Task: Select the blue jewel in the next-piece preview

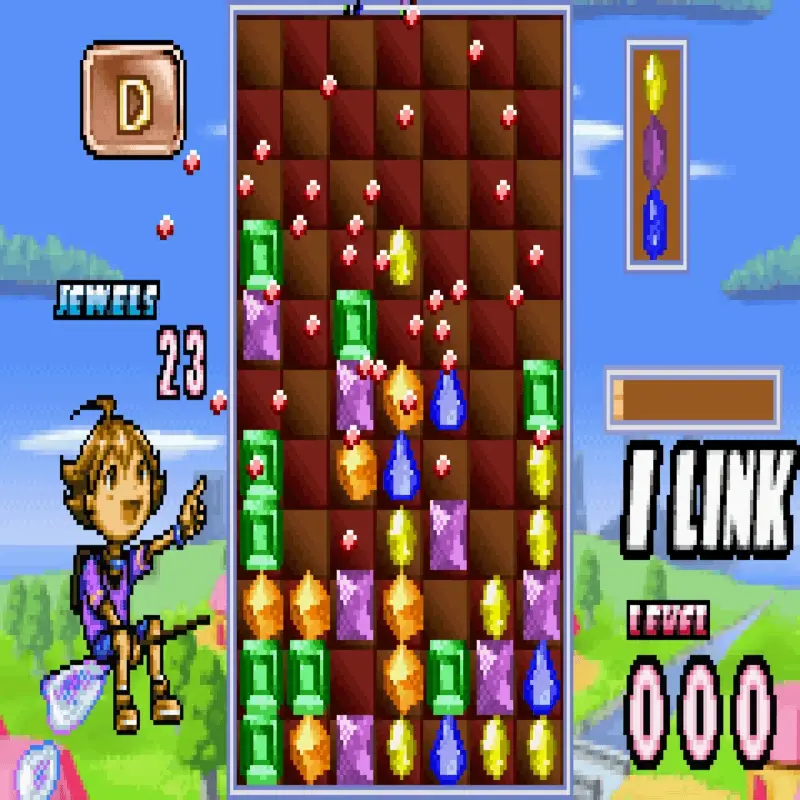Action: coord(655,221)
